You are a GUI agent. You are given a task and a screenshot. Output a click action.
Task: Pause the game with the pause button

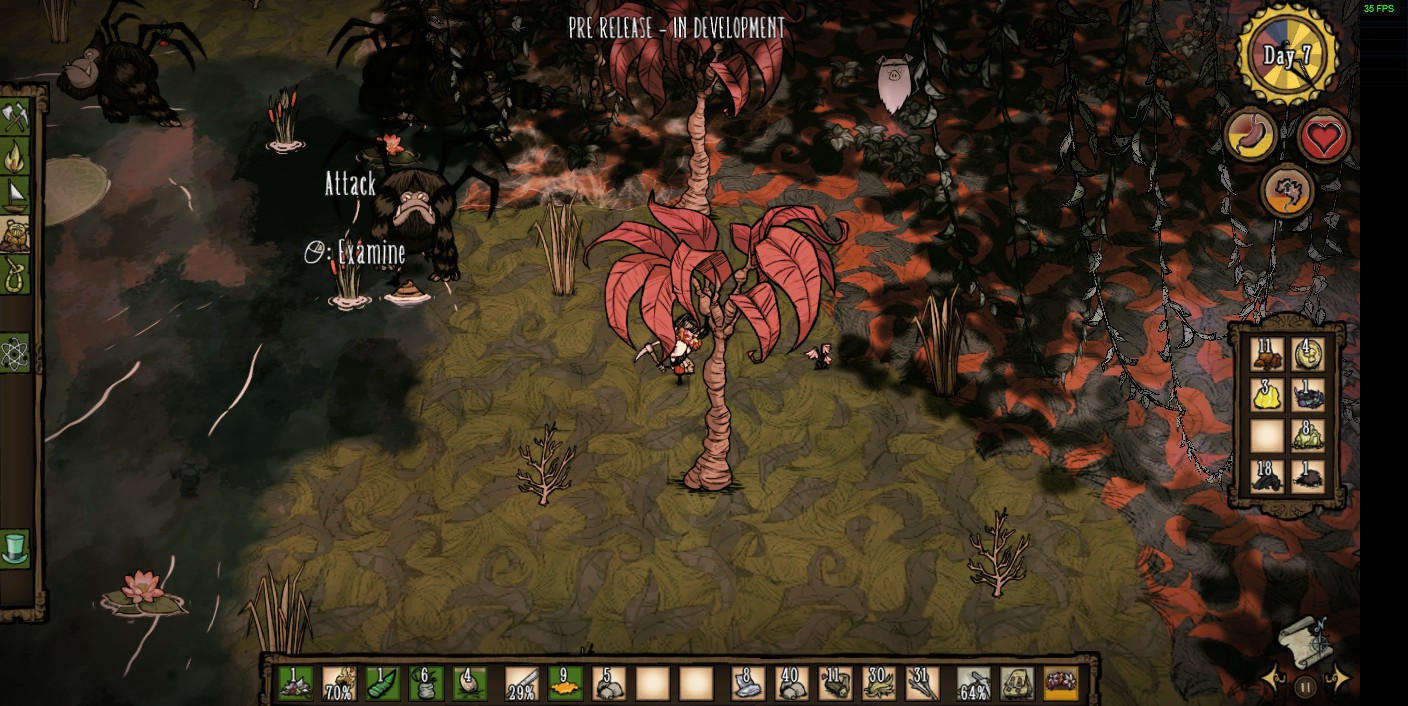1305,687
